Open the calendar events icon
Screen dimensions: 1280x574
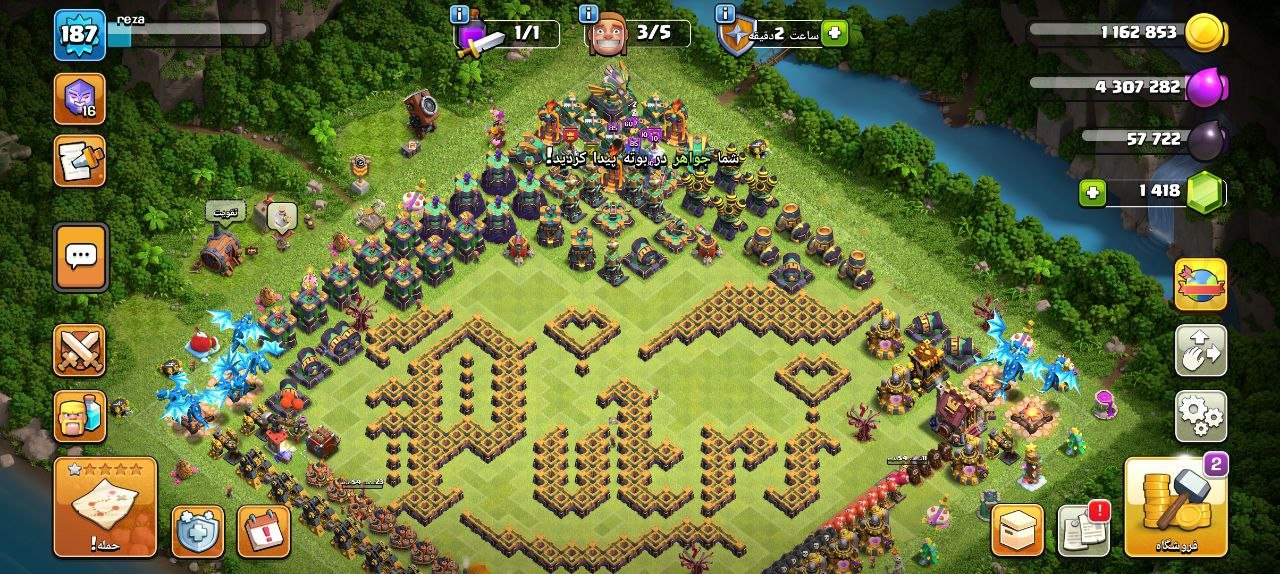tap(264, 531)
